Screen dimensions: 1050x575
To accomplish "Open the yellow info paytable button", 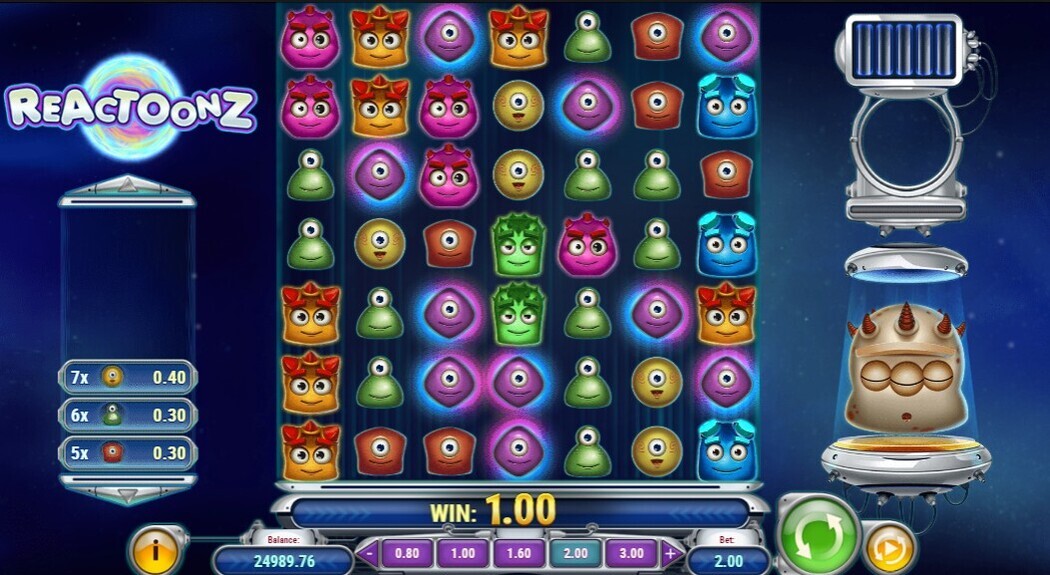I will click(157, 550).
